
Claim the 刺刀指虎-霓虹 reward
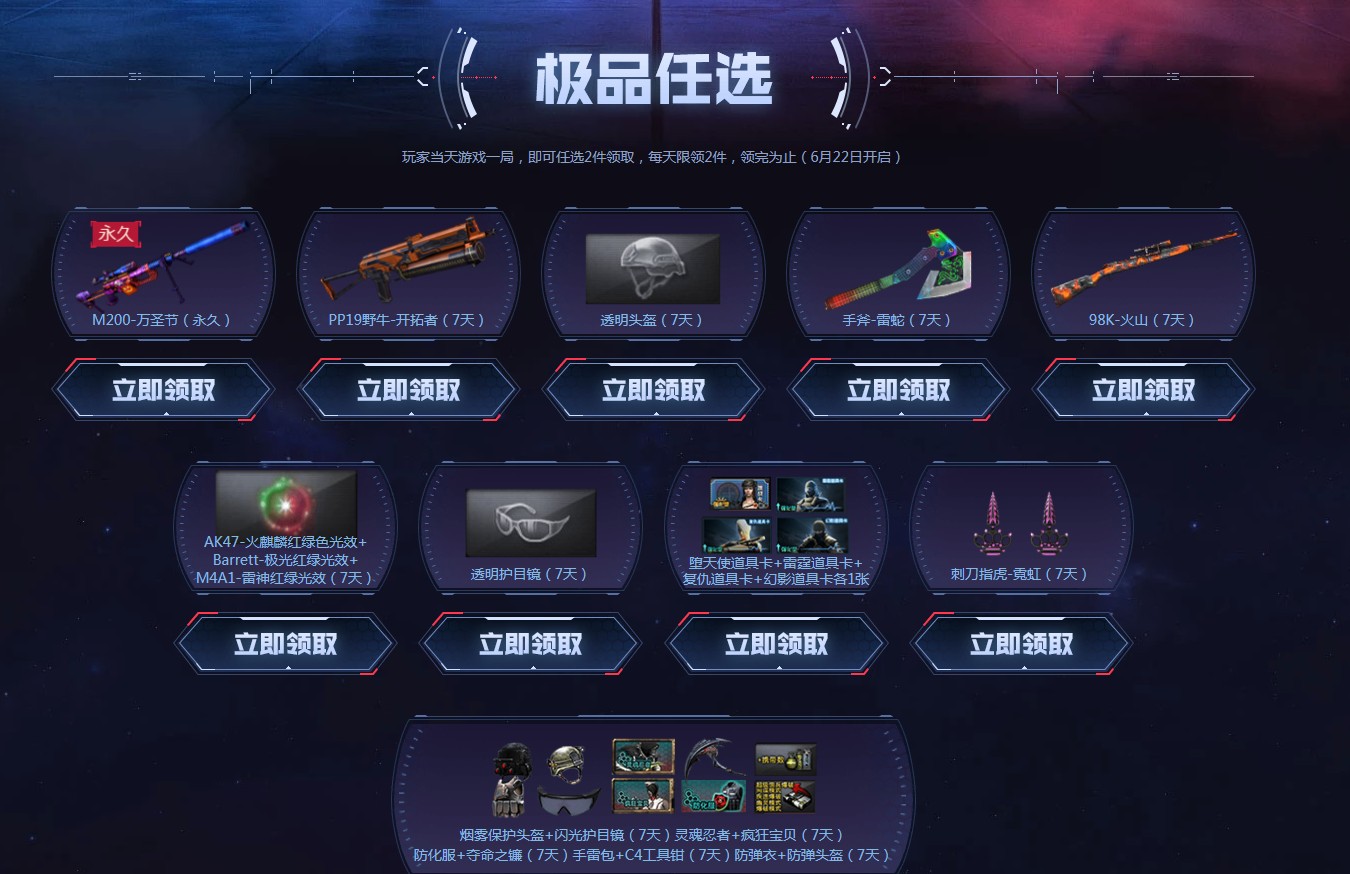(x=1021, y=644)
